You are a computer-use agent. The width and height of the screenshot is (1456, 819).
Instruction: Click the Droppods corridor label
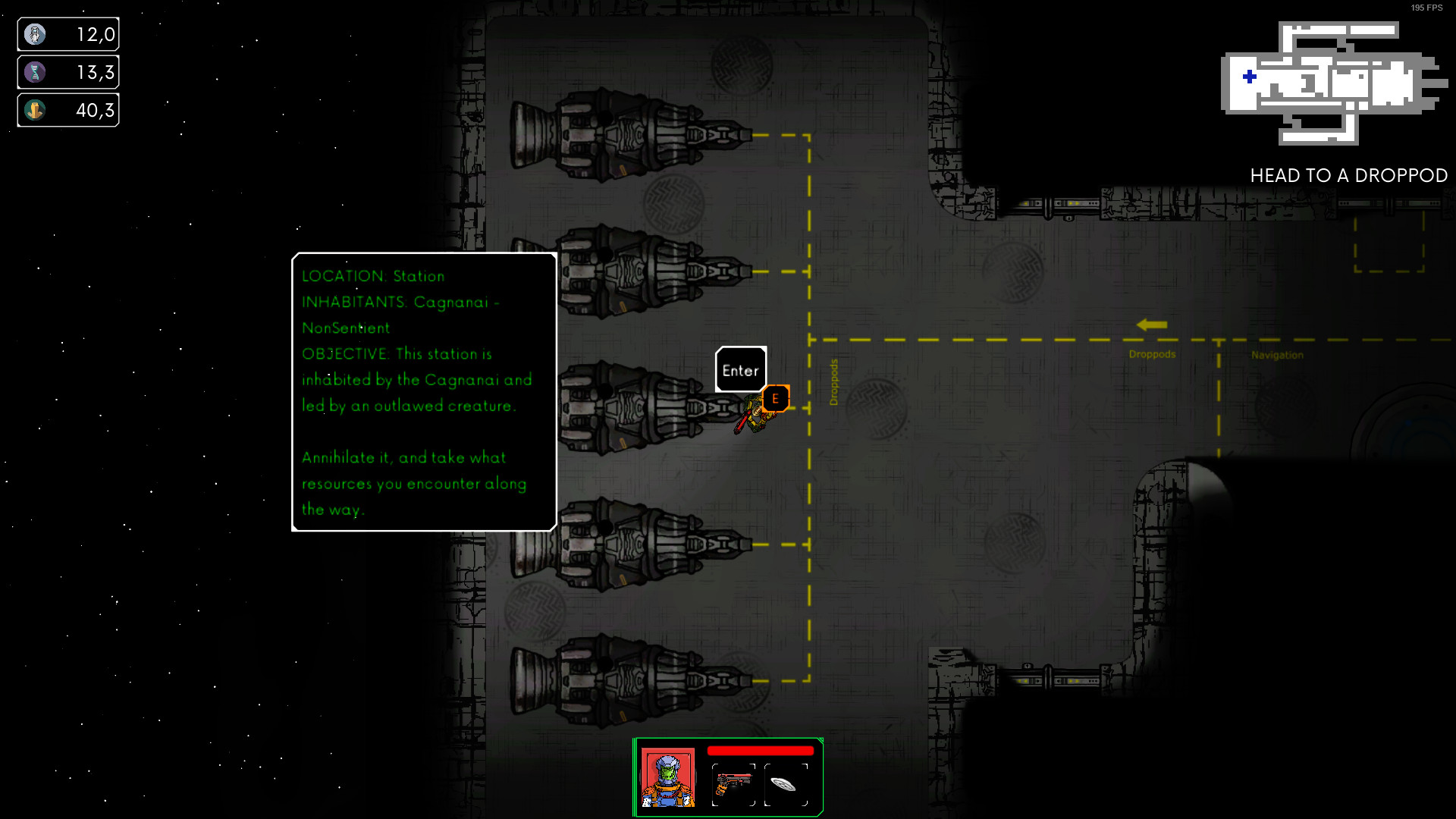pos(1152,354)
